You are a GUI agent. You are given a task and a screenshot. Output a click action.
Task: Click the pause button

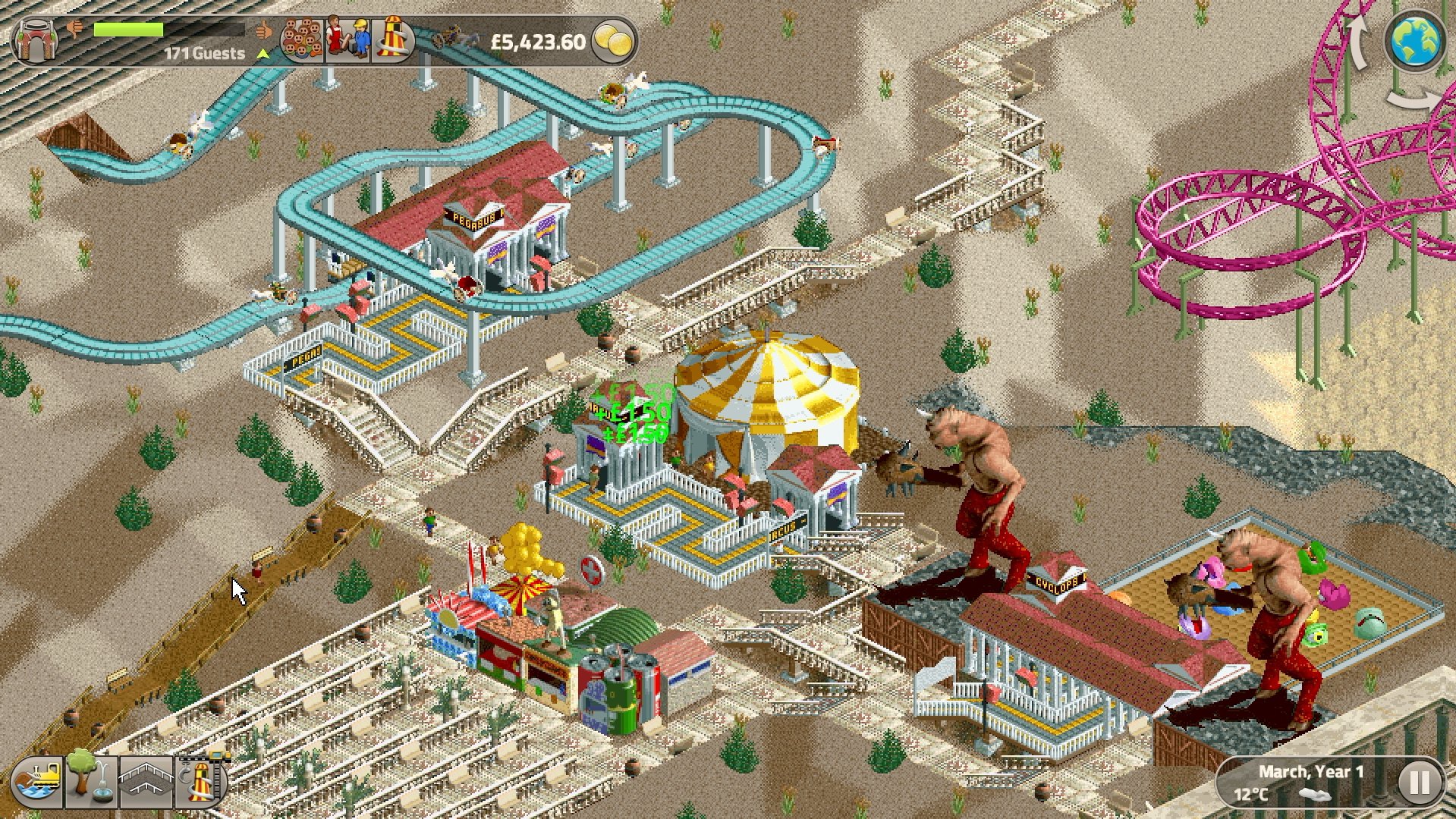pyautogui.click(x=1419, y=783)
